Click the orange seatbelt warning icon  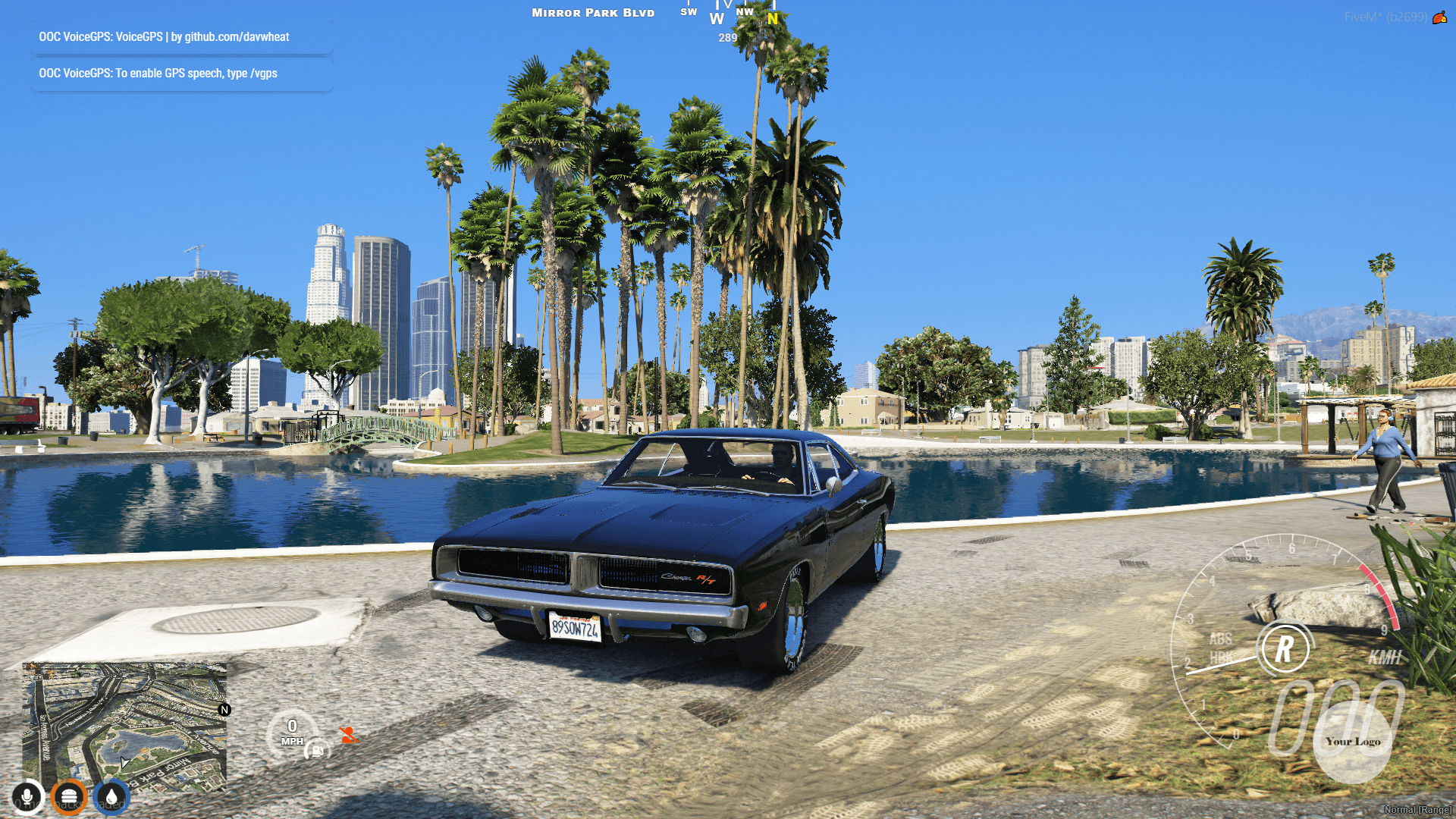point(350,734)
